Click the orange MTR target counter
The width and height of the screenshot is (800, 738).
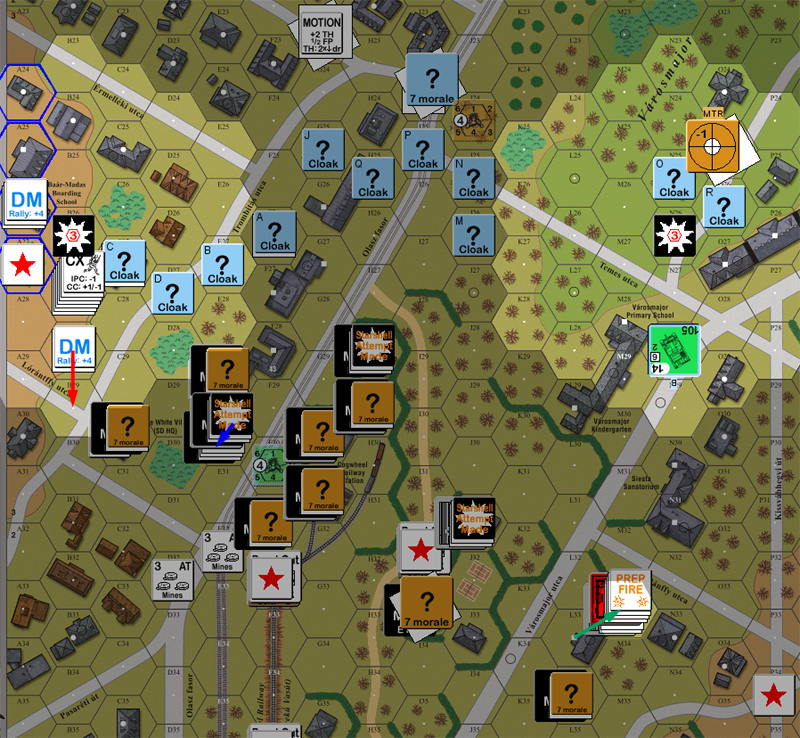[x=712, y=147]
